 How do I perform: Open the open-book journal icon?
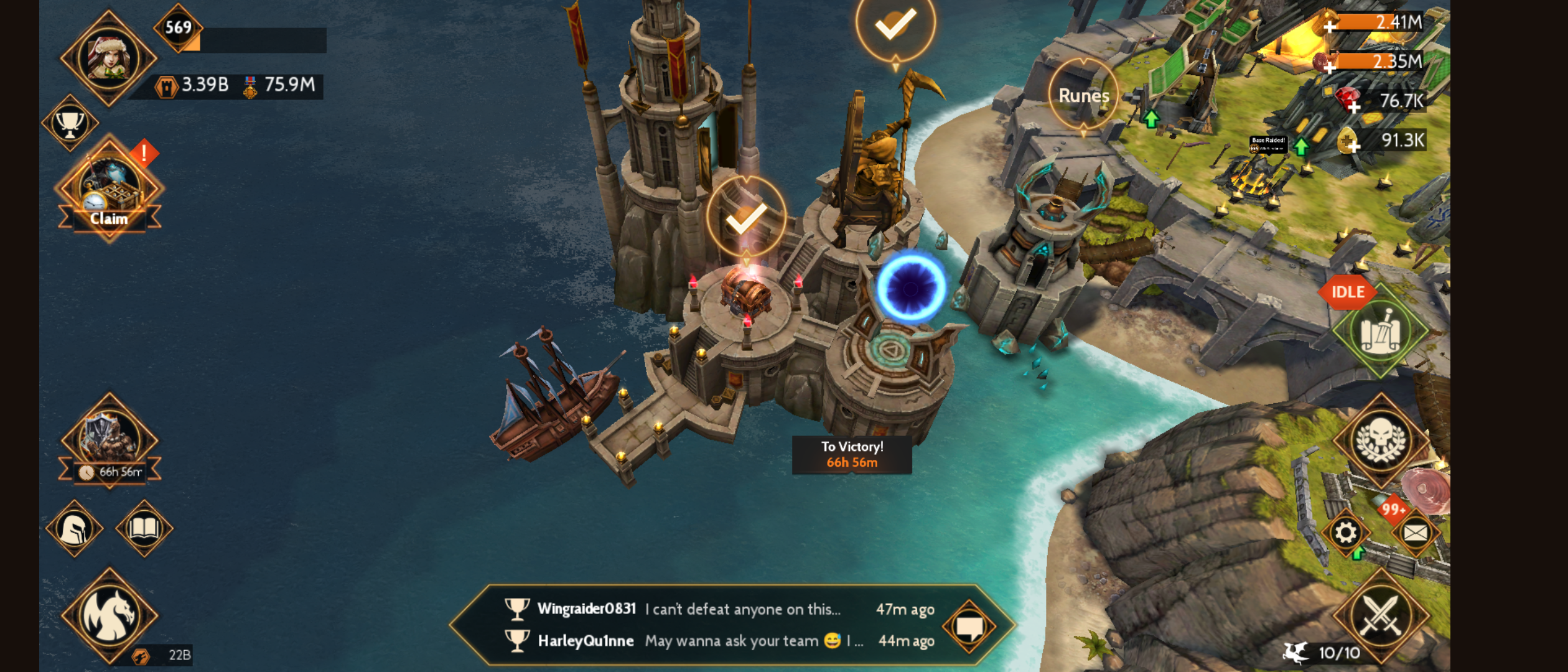point(144,529)
